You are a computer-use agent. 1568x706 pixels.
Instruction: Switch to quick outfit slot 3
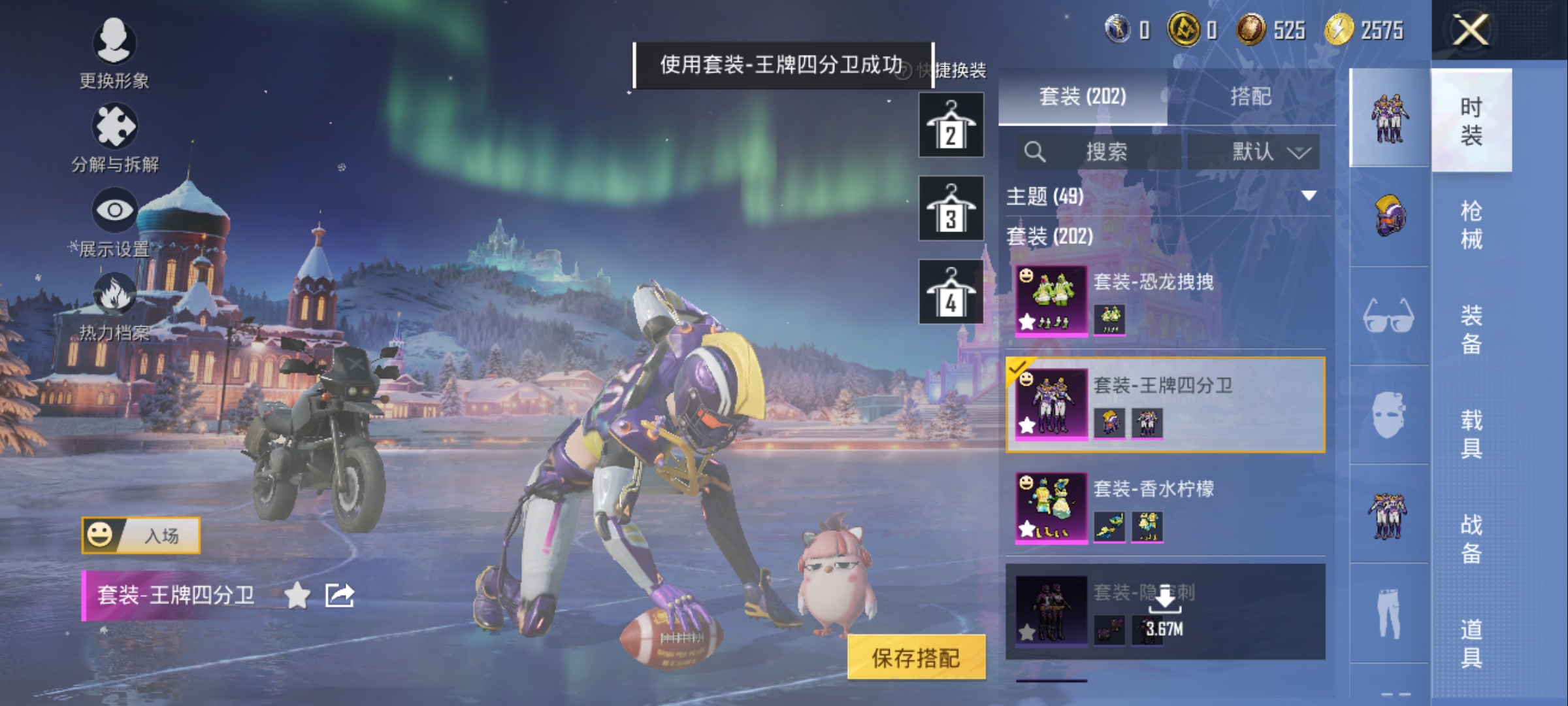coord(951,209)
